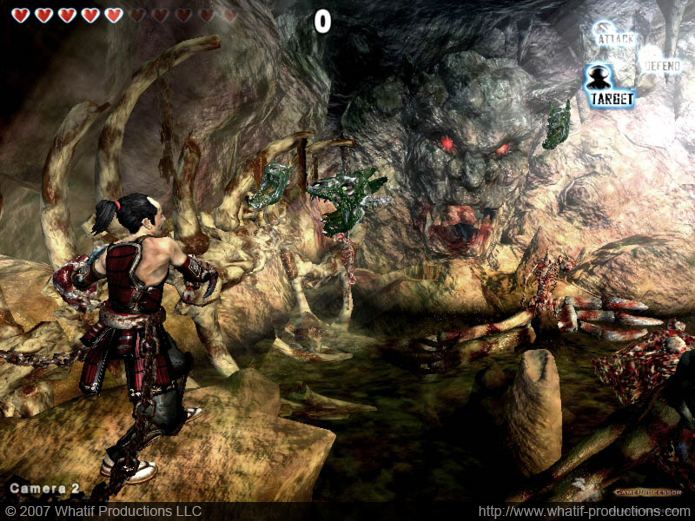This screenshot has height=521, width=695.
Task: Open the whatif-productions.com website link
Action: click(x=585, y=511)
